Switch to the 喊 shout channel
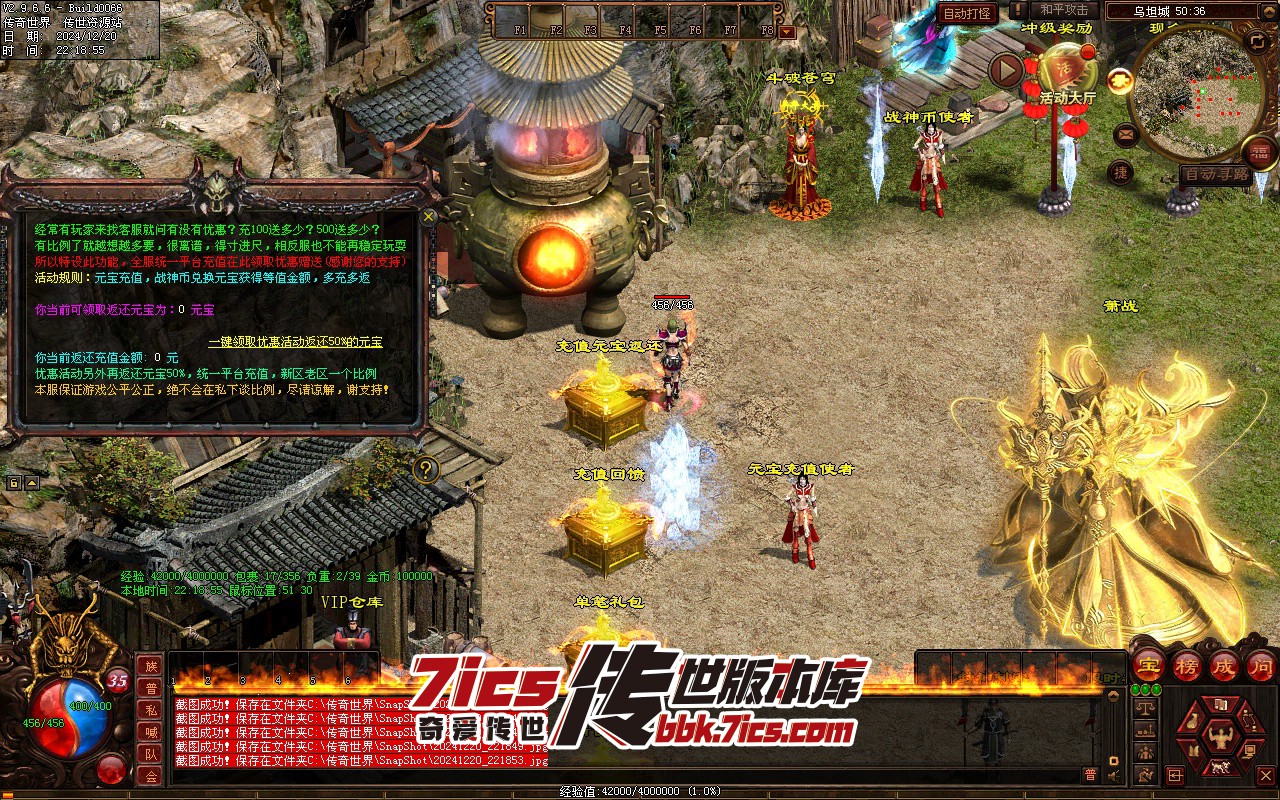The width and height of the screenshot is (1280, 800). [x=151, y=733]
